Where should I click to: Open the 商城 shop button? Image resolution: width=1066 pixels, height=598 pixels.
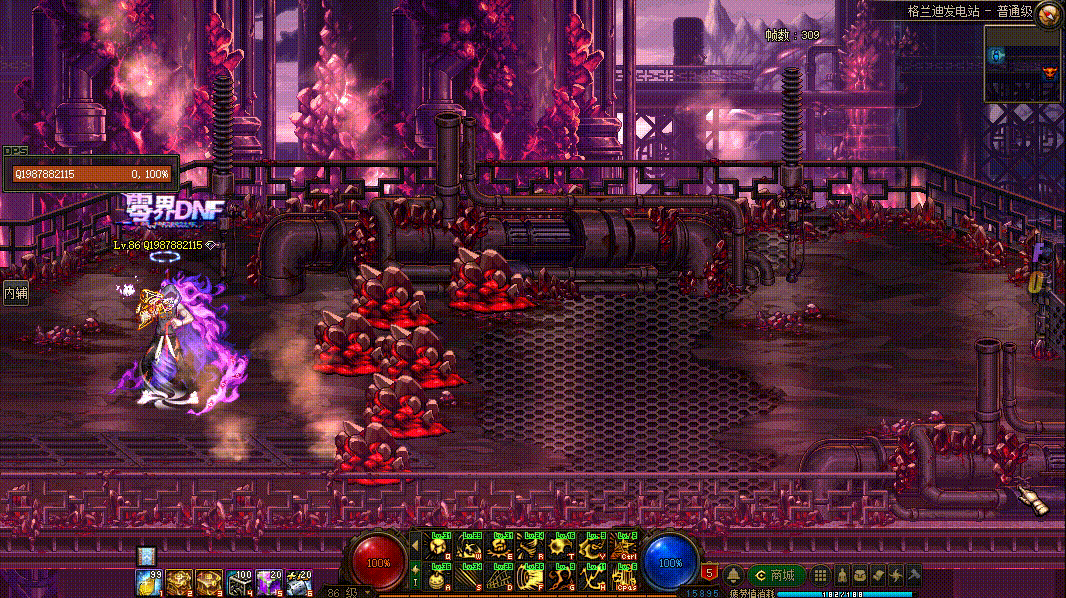pyautogui.click(x=776, y=575)
